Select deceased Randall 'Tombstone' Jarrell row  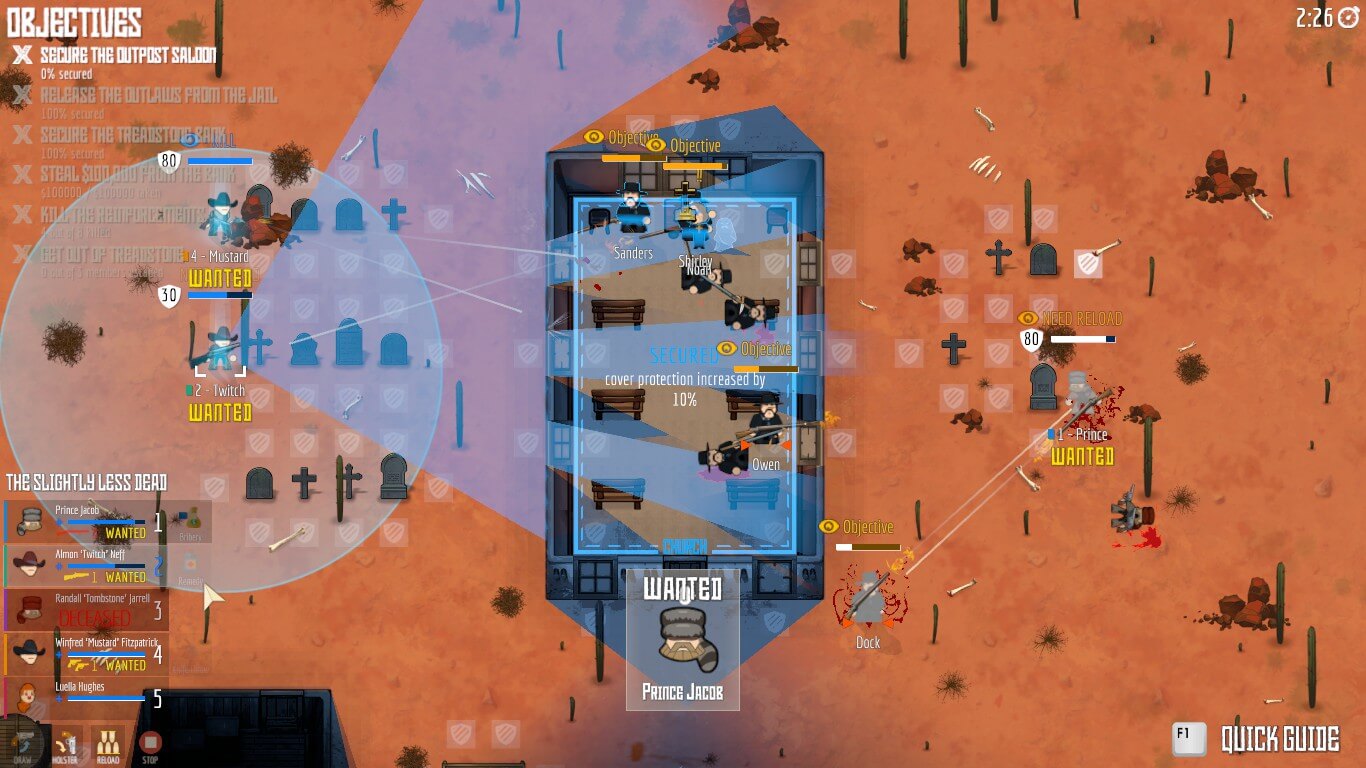pos(85,609)
